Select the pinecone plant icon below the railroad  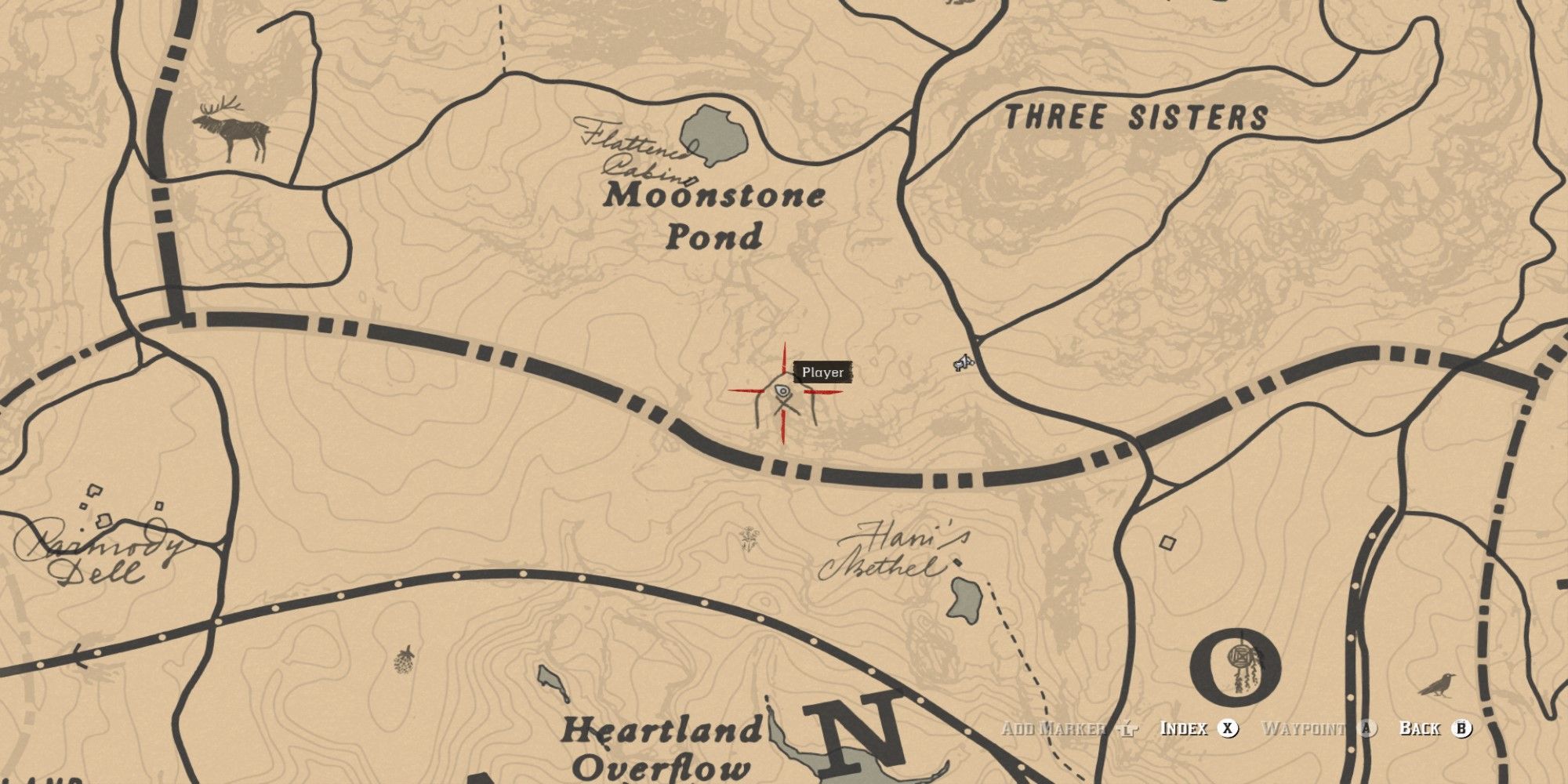click(403, 662)
